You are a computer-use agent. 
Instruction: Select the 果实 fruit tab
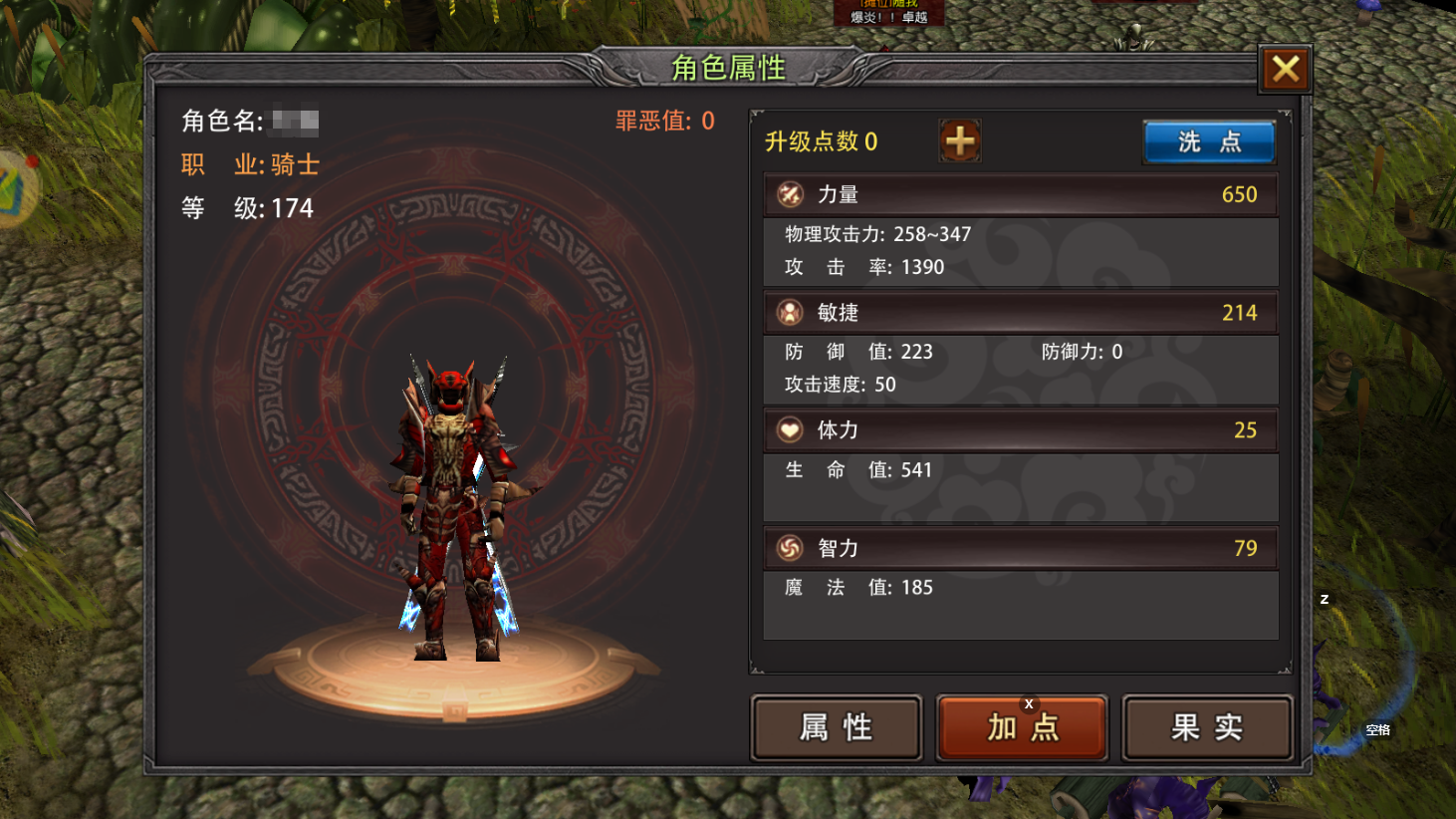click(1207, 727)
